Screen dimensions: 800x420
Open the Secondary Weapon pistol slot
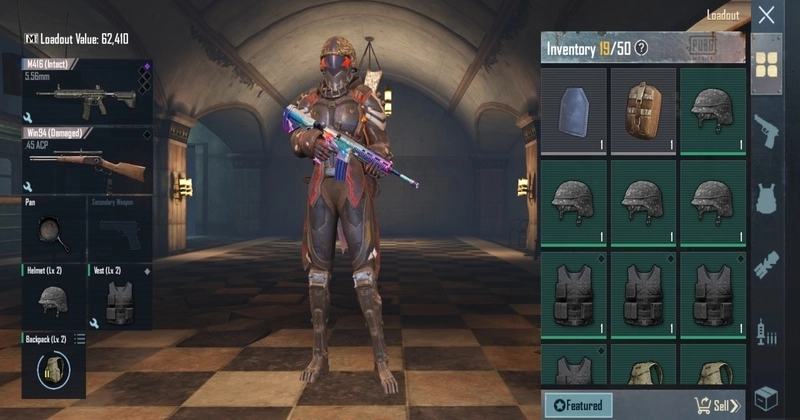120,229
